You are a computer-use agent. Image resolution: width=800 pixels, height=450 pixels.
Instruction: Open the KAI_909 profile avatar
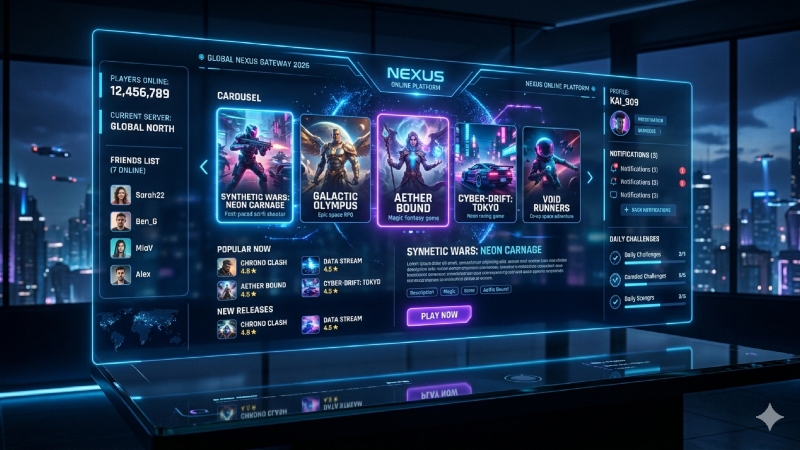coord(619,122)
